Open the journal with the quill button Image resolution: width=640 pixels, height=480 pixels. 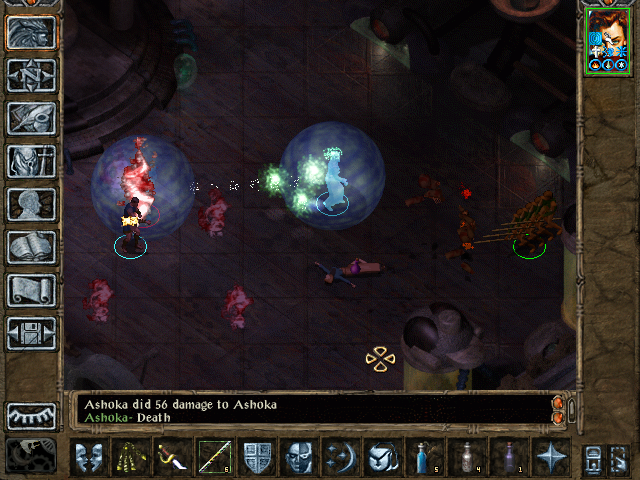tap(31, 118)
